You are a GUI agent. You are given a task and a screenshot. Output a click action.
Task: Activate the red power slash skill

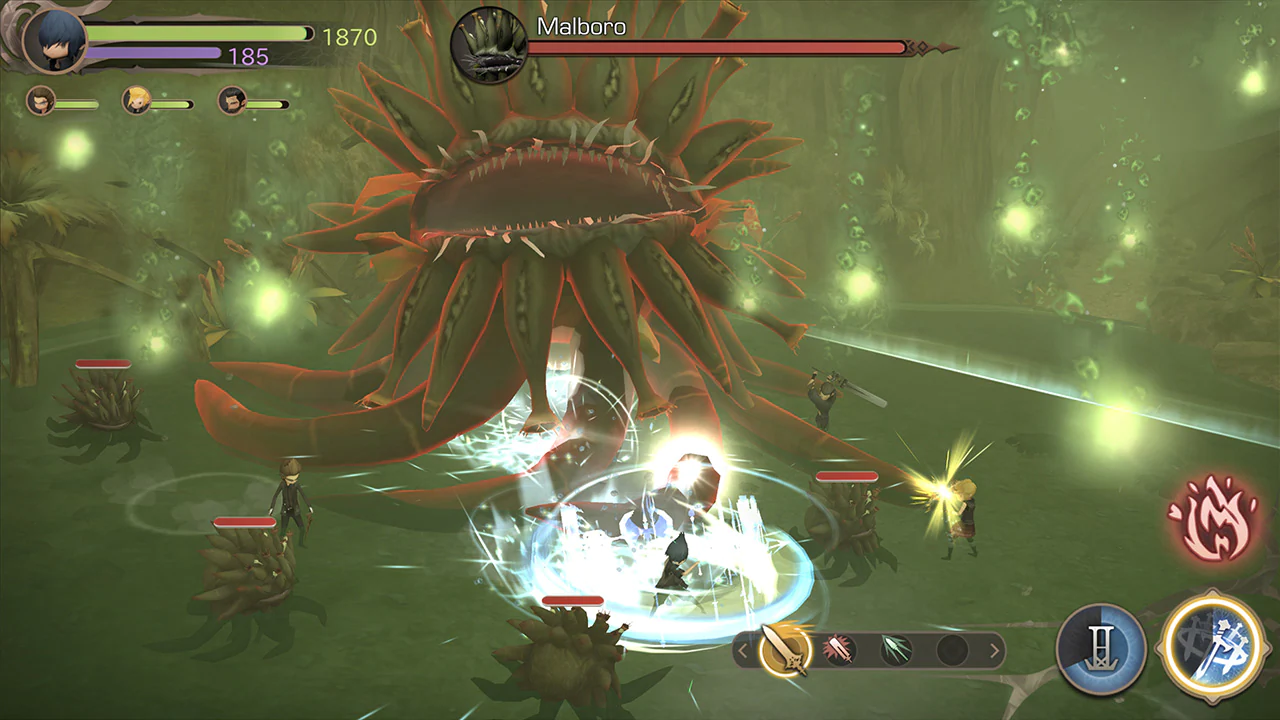[x=841, y=648]
